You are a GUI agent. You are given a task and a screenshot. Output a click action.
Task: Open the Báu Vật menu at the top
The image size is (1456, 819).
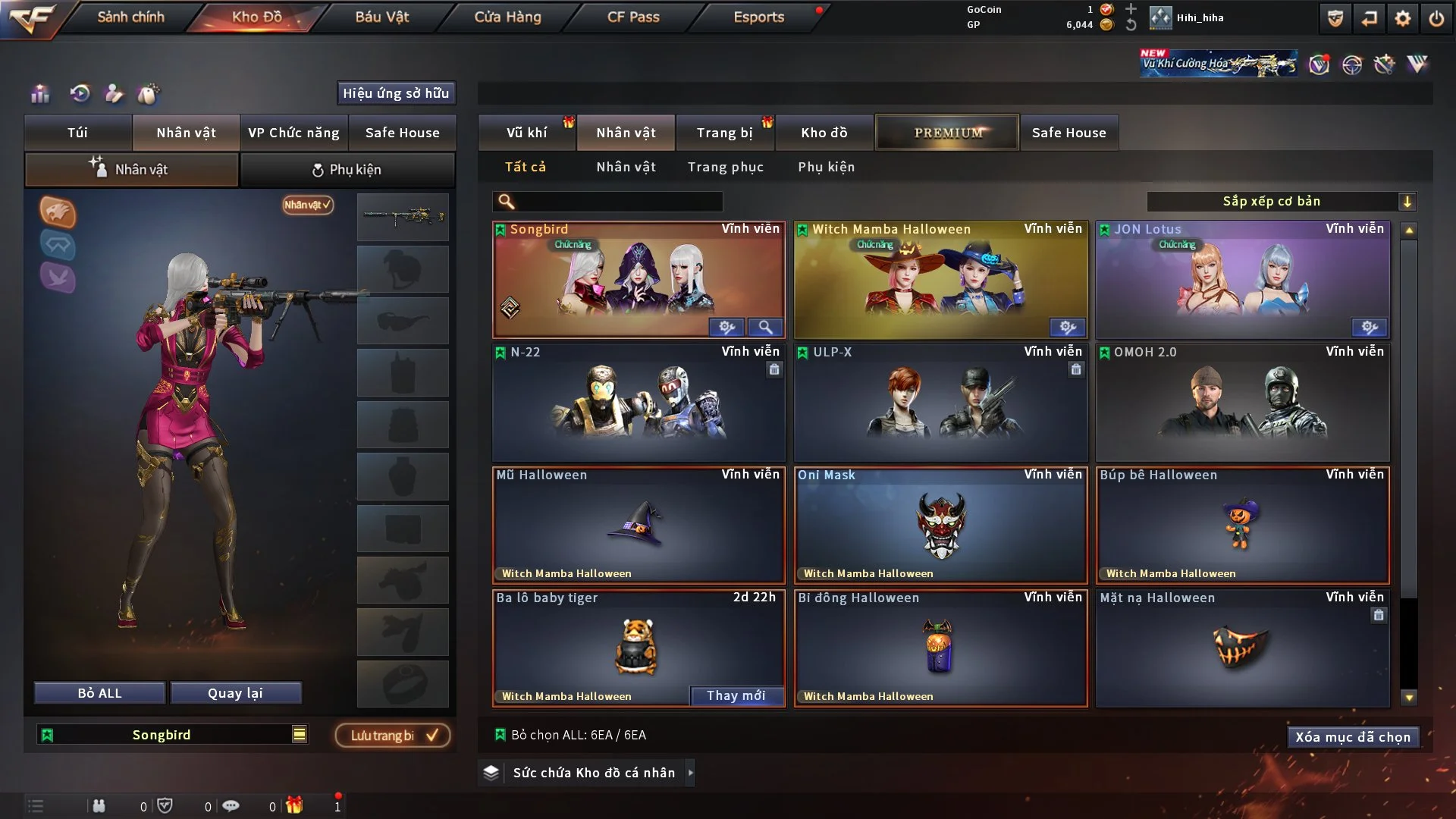coord(383,17)
